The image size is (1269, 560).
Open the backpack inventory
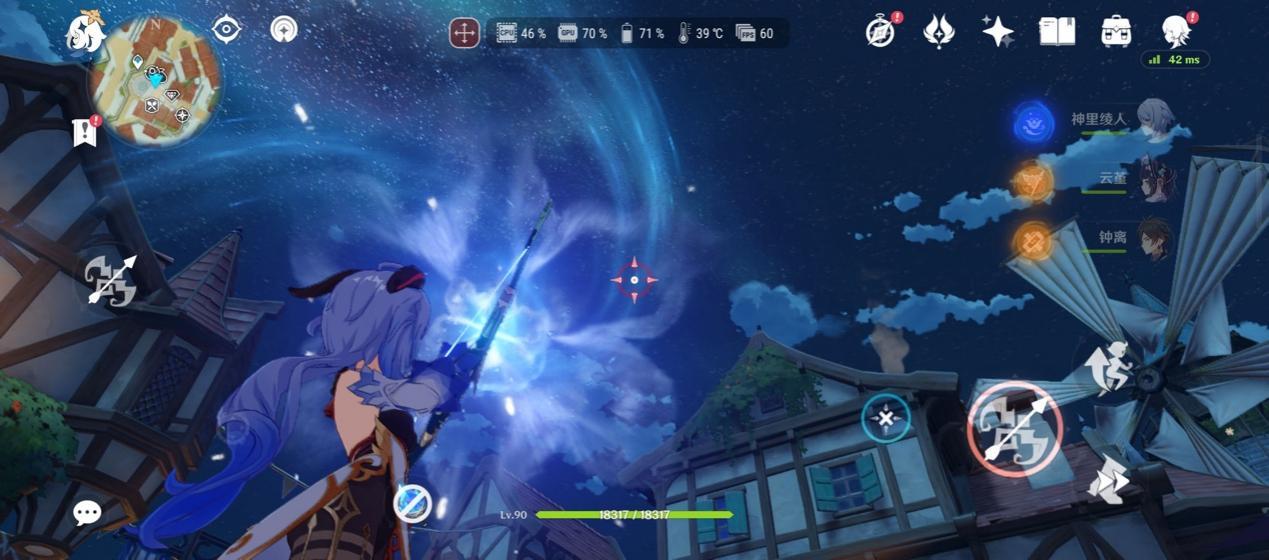[x=1116, y=31]
